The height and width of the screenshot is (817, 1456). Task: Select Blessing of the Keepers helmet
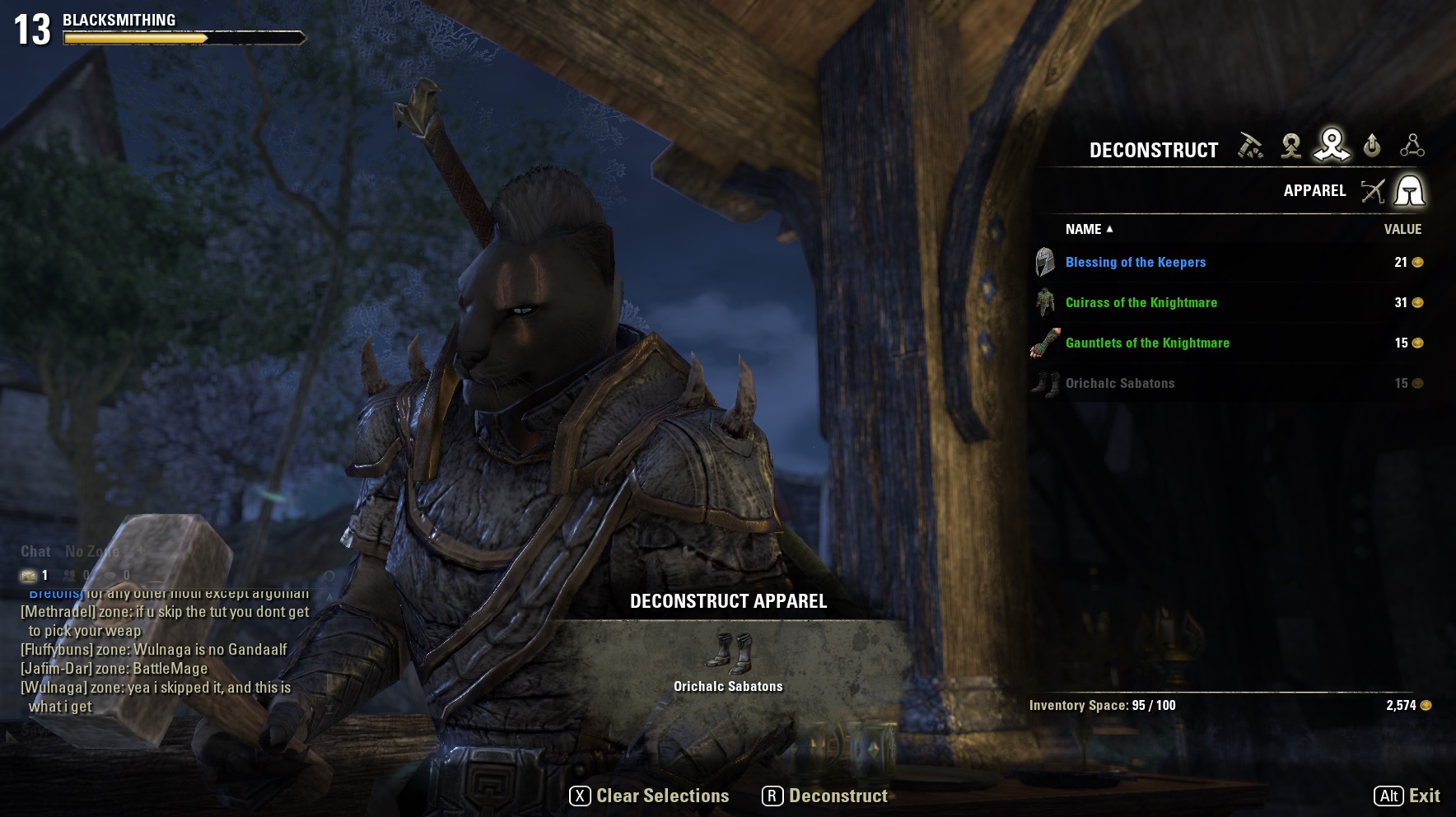[x=1135, y=263]
